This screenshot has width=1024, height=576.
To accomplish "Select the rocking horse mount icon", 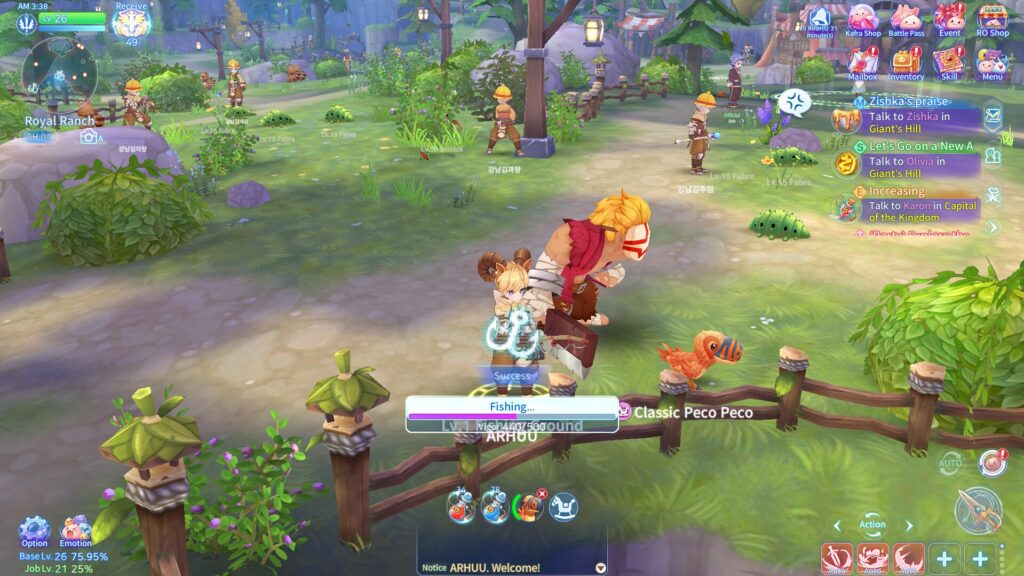I will pyautogui.click(x=563, y=508).
